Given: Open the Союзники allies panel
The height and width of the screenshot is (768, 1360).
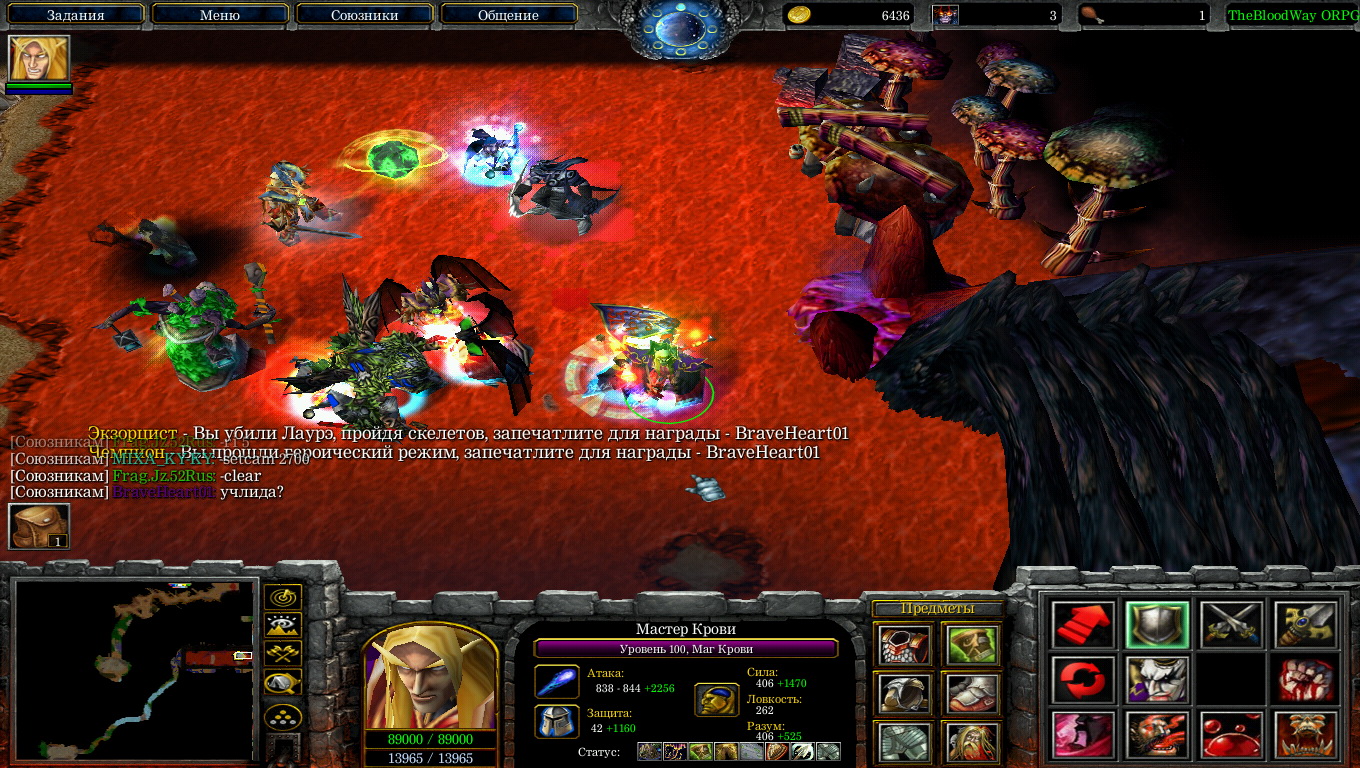Looking at the screenshot, I should pyautogui.click(x=364, y=15).
